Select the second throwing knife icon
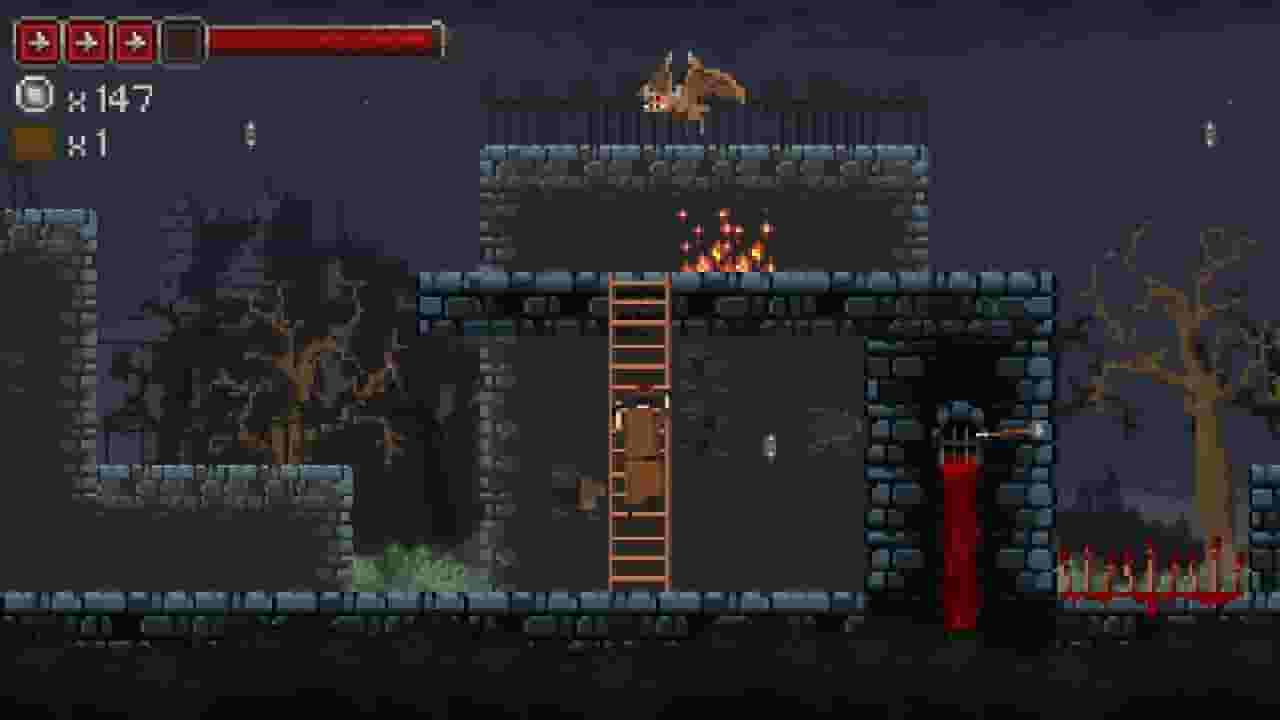Image resolution: width=1280 pixels, height=720 pixels. point(85,42)
